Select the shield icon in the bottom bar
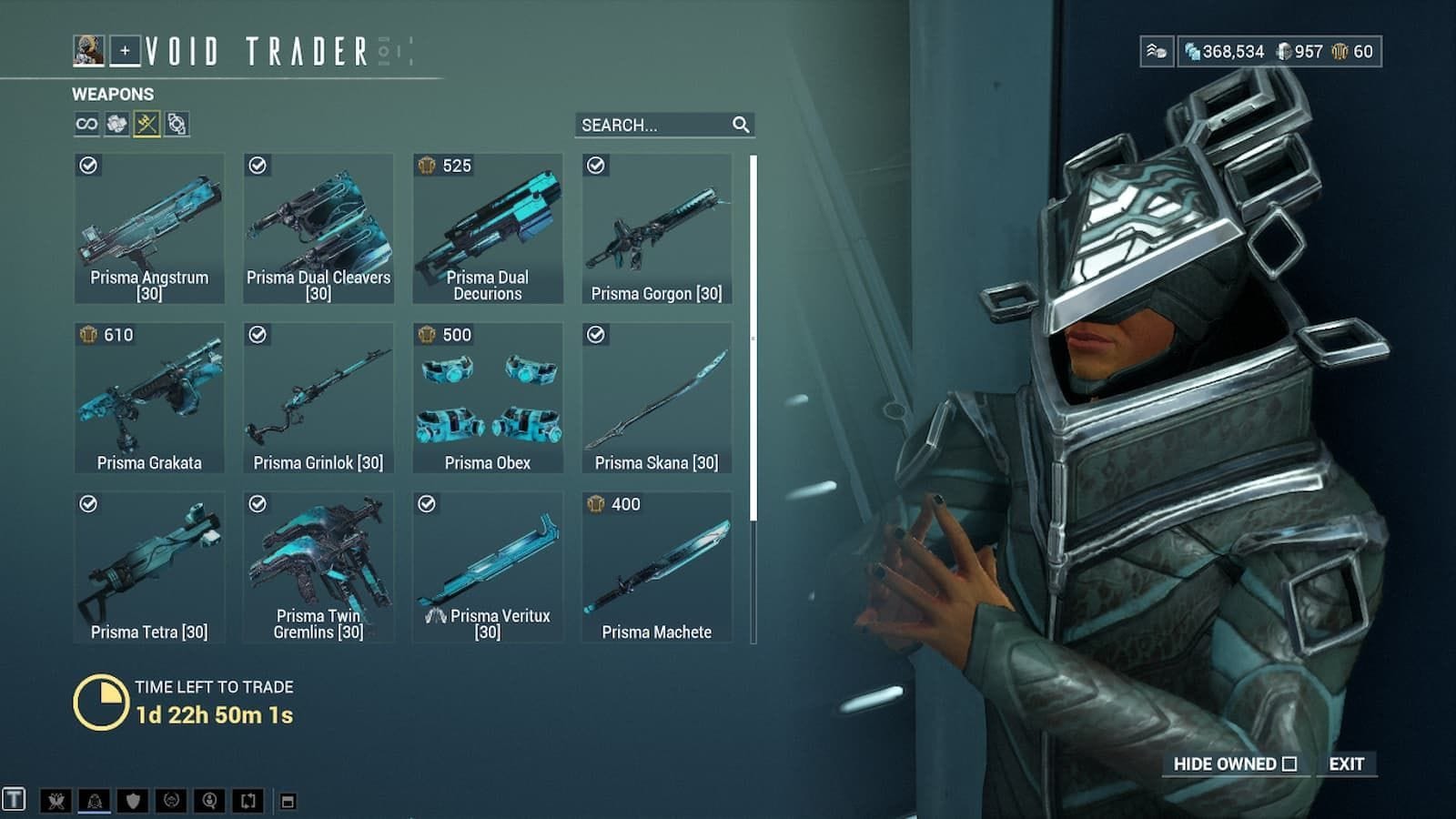This screenshot has width=1456, height=819. 133,801
